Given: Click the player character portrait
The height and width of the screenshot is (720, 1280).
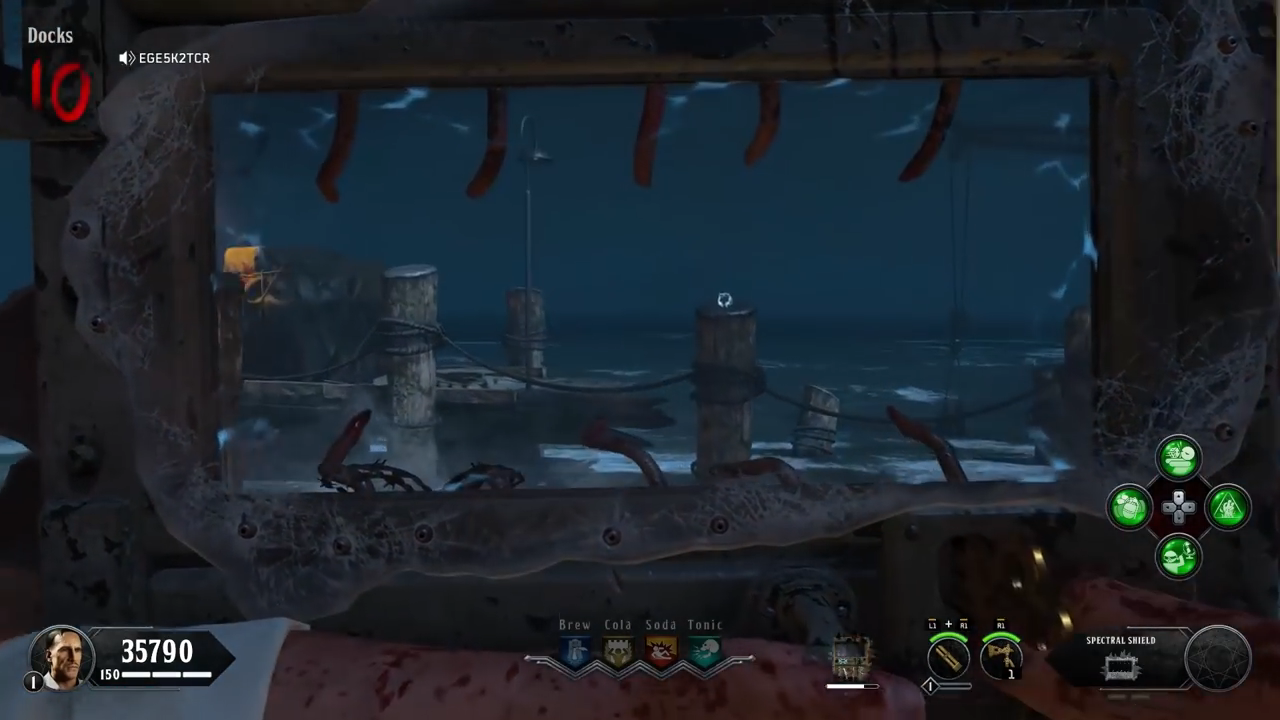Looking at the screenshot, I should click(x=61, y=657).
